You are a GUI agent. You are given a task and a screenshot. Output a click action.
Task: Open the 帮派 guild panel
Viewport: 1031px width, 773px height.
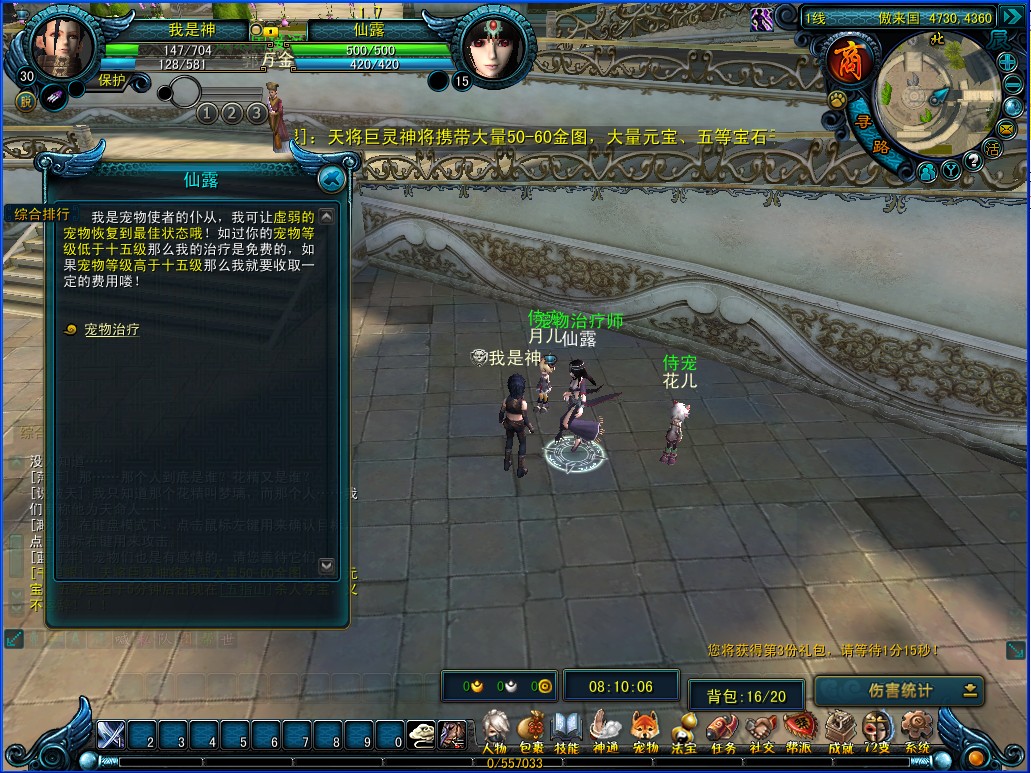(799, 730)
